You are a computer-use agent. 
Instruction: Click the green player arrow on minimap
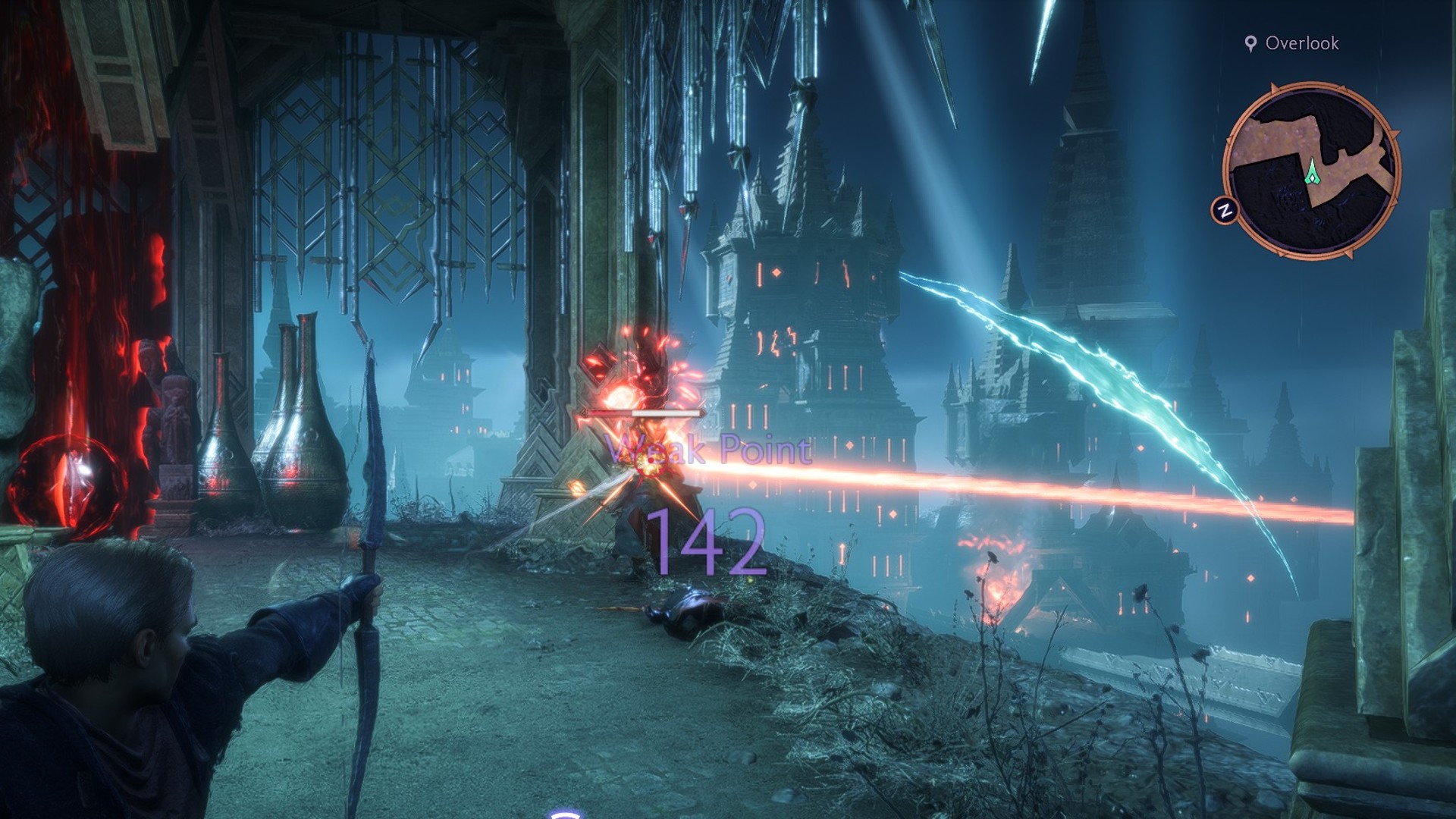point(1312,171)
